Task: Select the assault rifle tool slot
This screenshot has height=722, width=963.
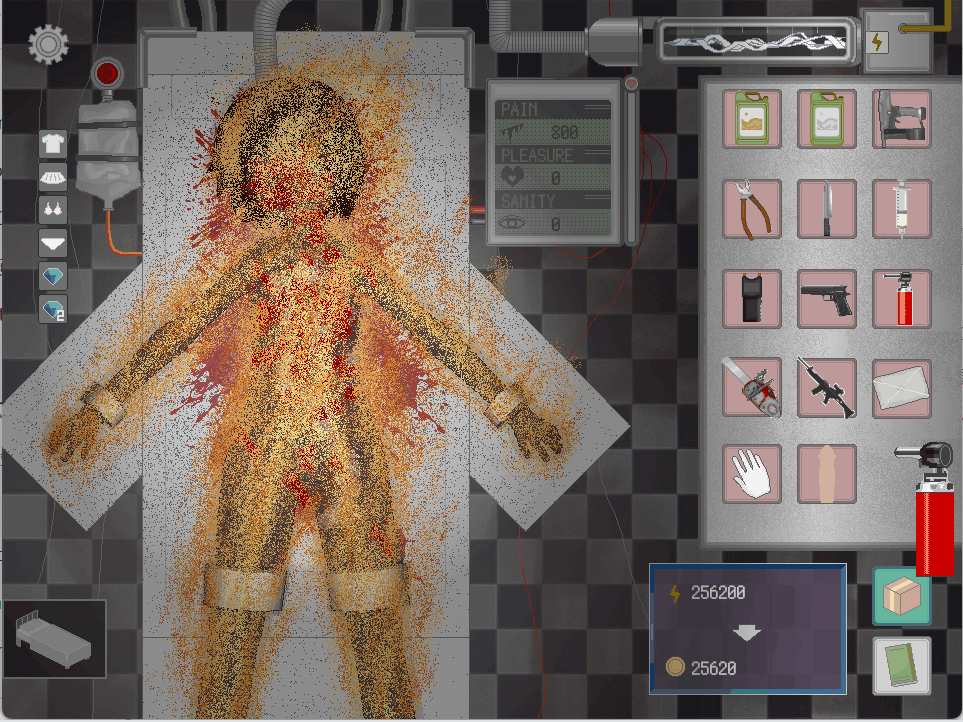Action: (827, 388)
